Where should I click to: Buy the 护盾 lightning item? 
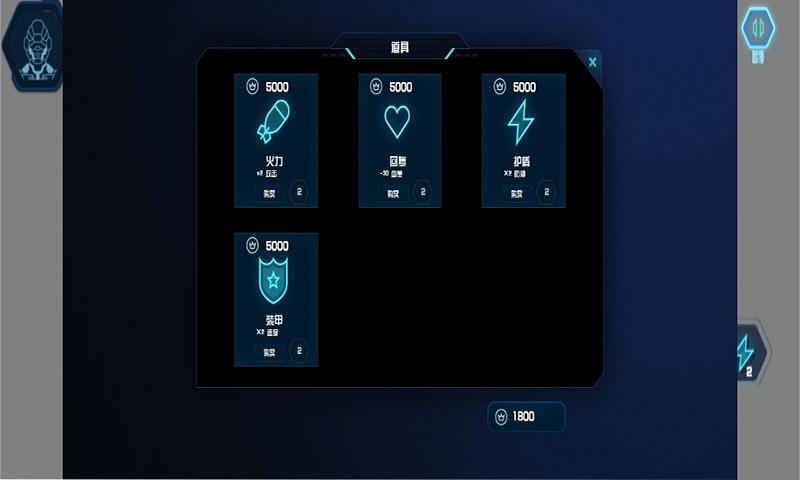coord(517,193)
